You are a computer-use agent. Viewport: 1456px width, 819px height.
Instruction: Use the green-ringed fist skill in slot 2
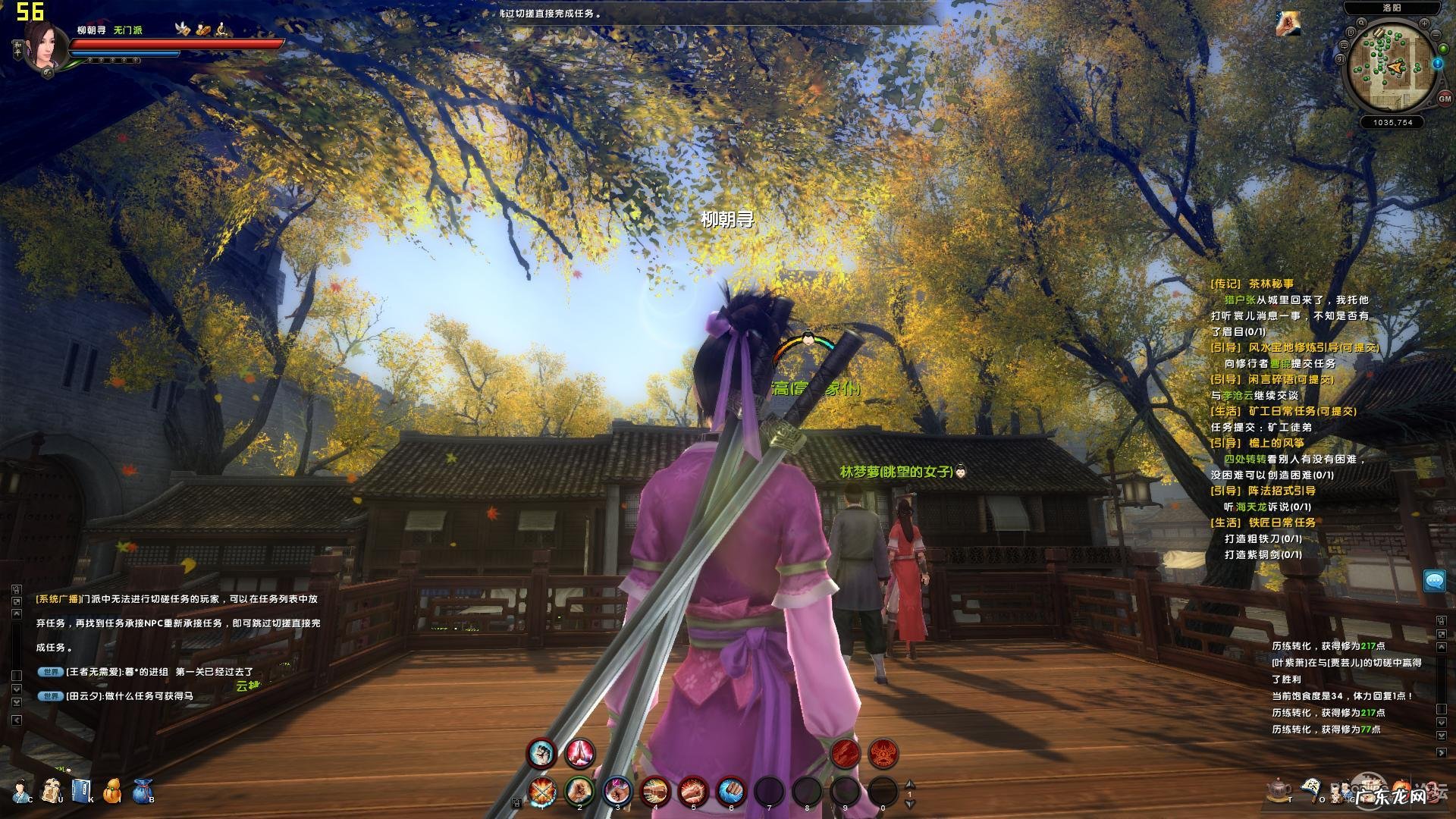pos(579,792)
